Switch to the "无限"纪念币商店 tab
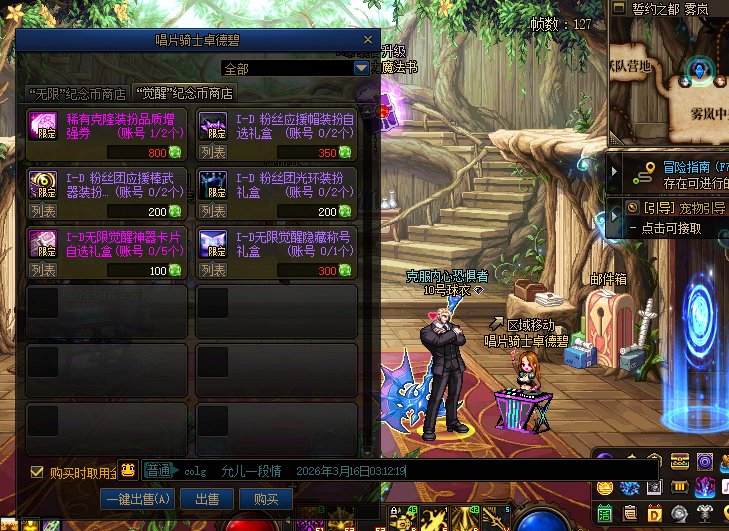Image resolution: width=729 pixels, height=531 pixels. coord(78,94)
